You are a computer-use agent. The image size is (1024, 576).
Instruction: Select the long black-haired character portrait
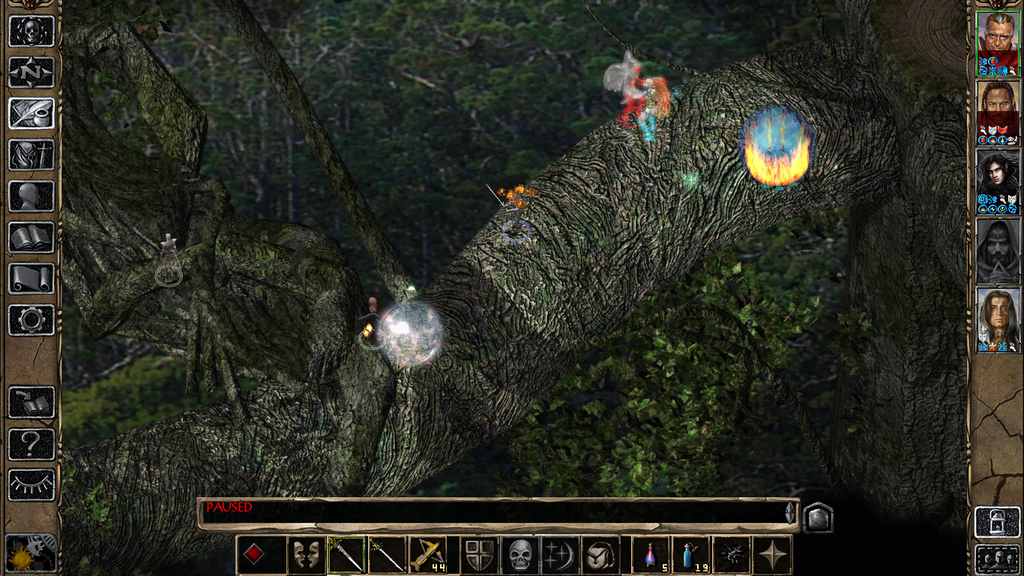tap(997, 176)
